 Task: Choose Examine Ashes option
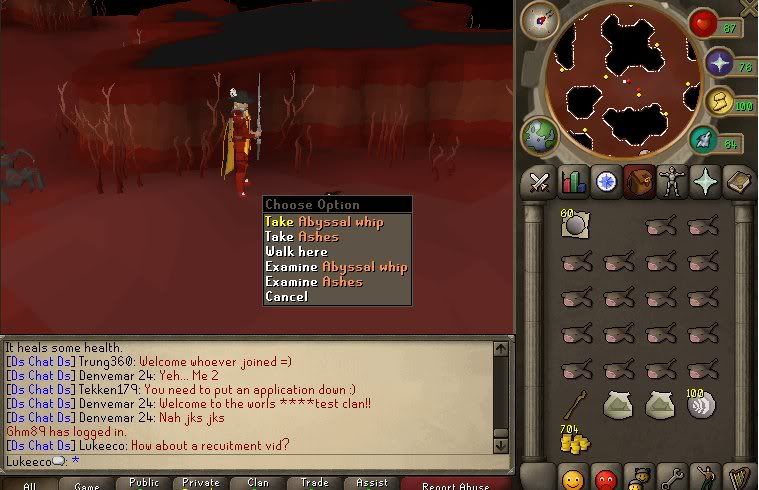click(x=314, y=282)
